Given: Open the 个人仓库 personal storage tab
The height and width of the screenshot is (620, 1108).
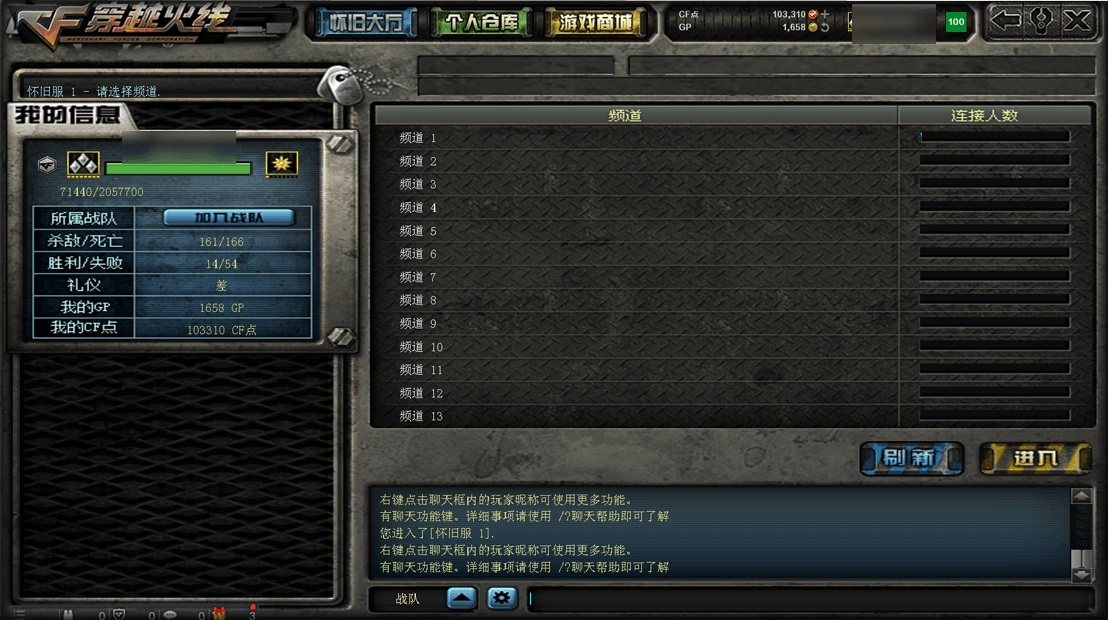Looking at the screenshot, I should pos(481,22).
